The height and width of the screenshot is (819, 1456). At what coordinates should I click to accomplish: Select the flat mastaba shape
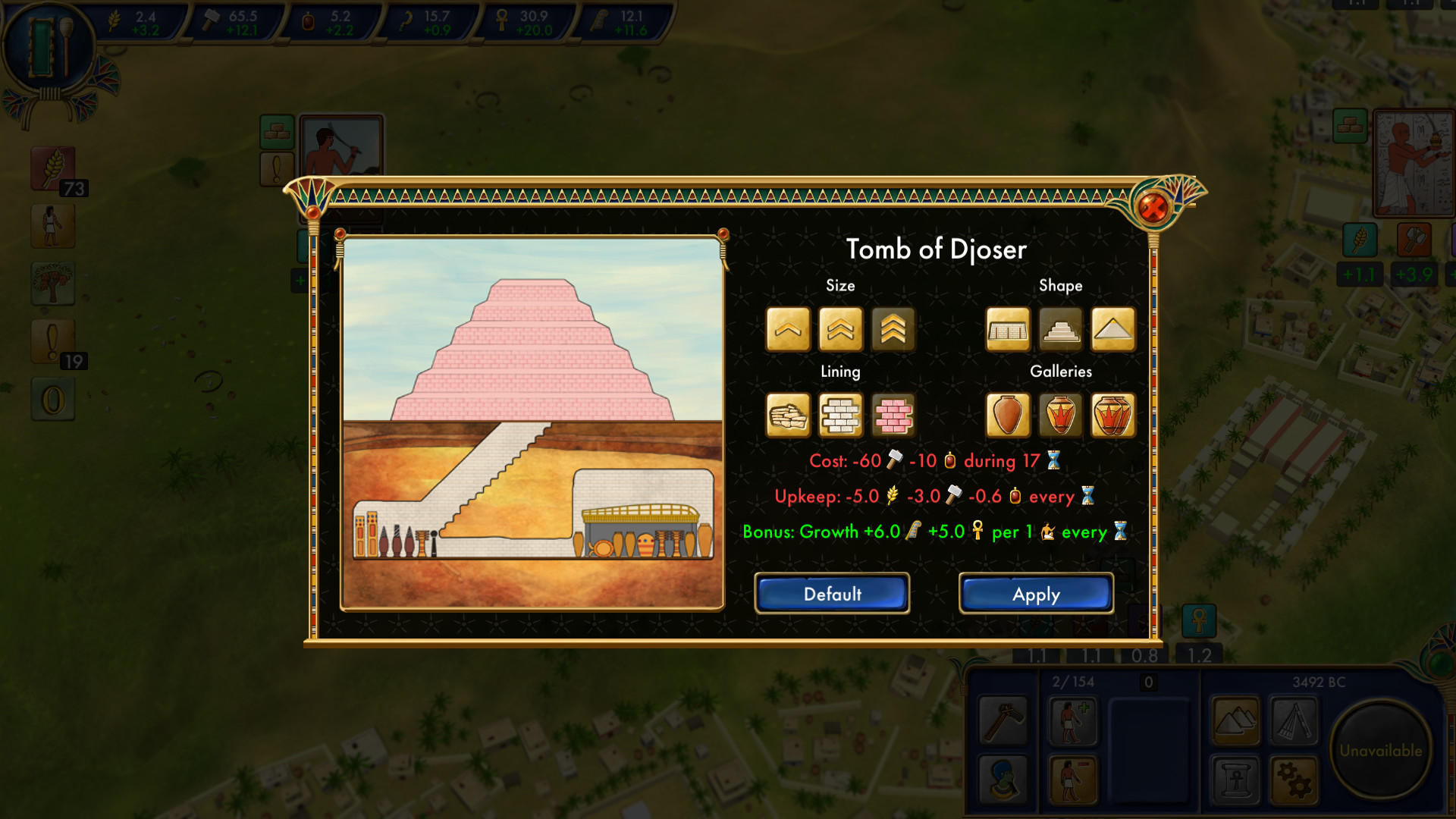coord(1007,330)
